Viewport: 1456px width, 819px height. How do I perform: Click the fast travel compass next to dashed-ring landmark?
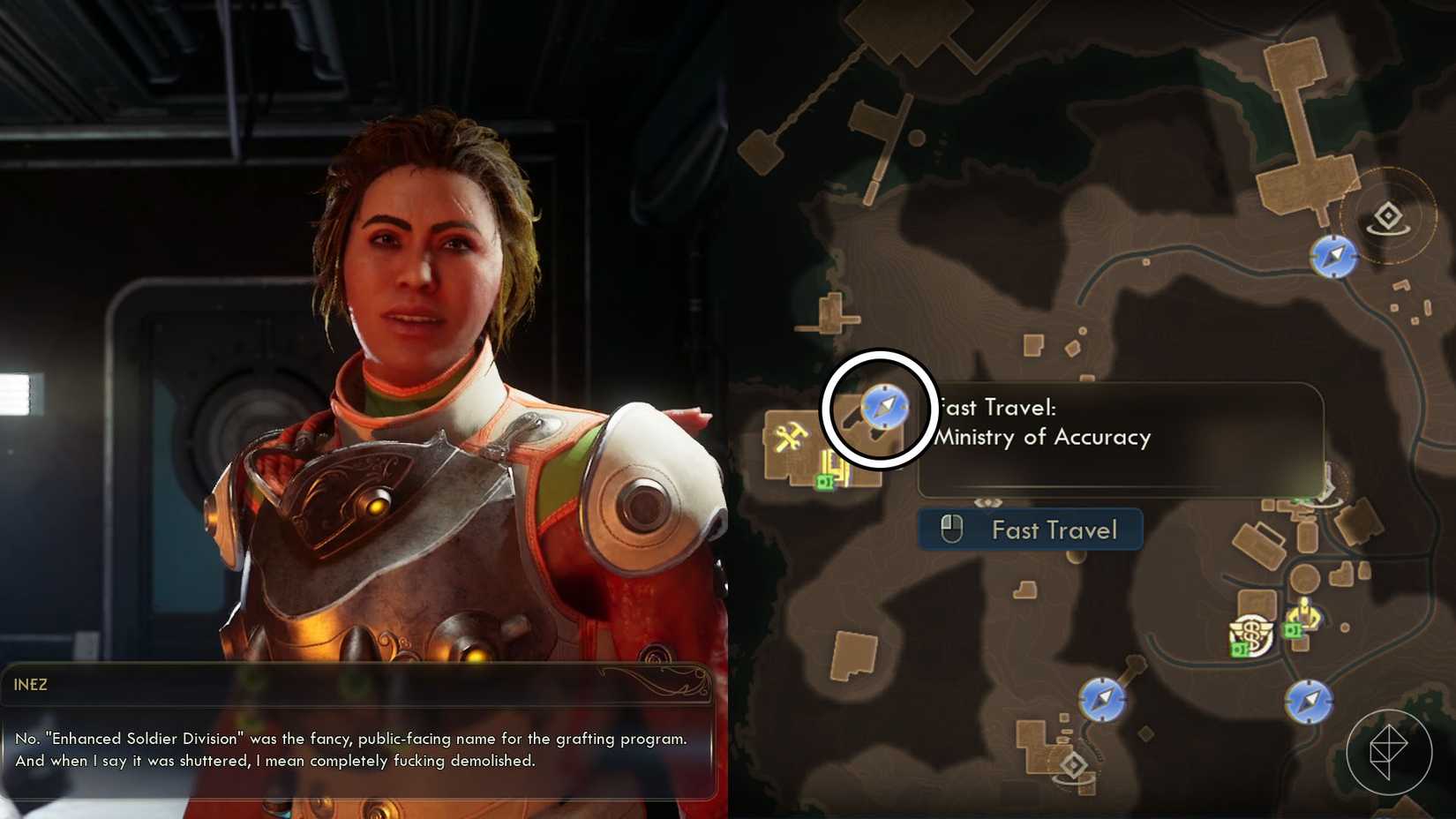click(1333, 256)
